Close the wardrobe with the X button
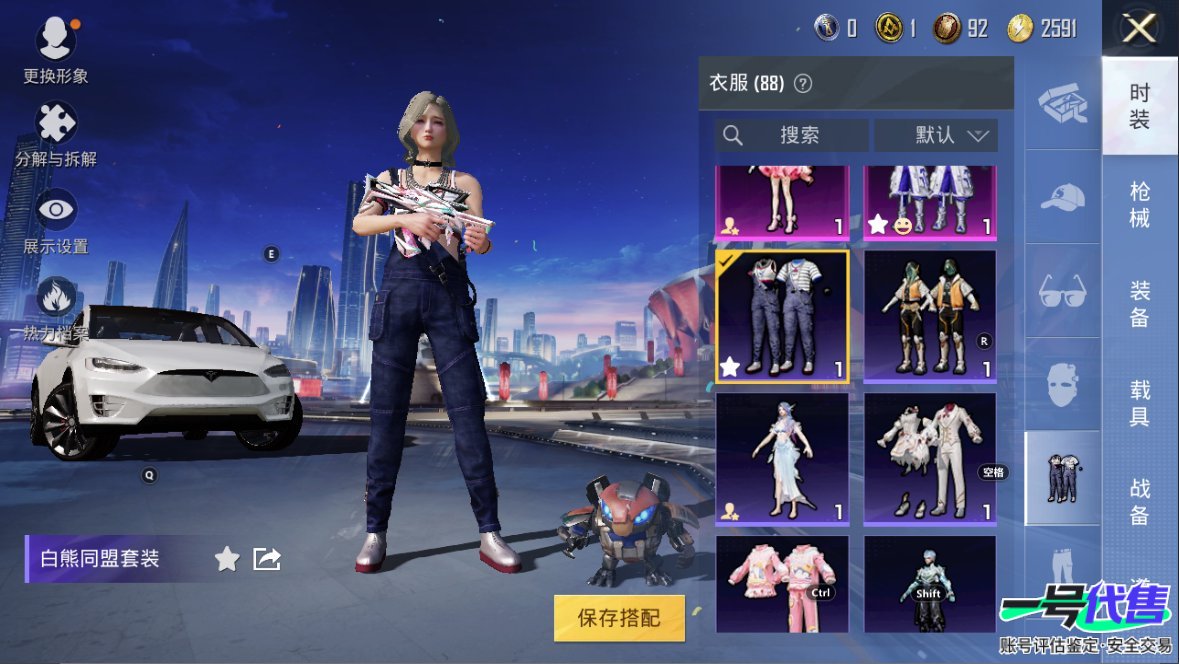 pos(1139,29)
